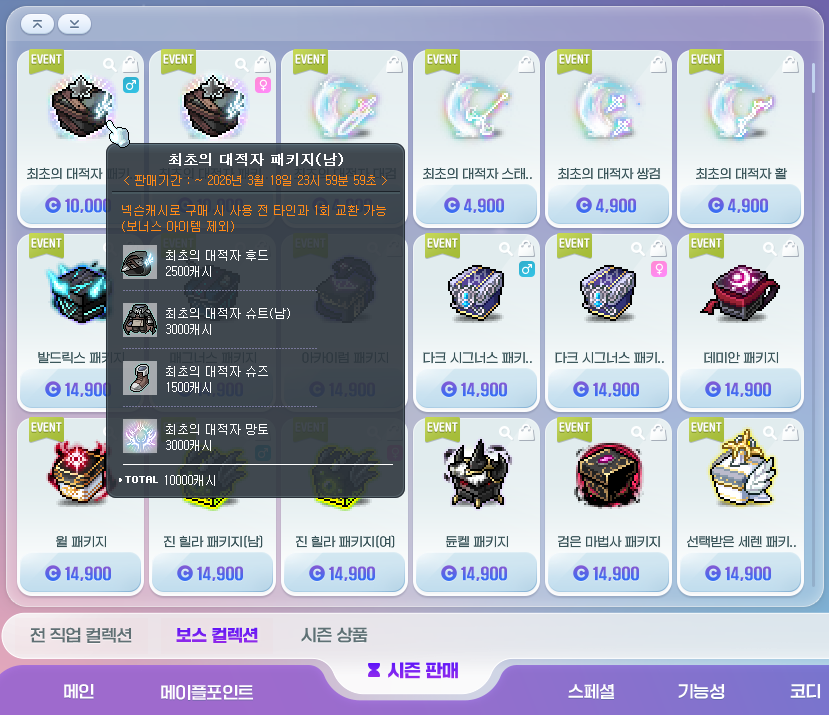The width and height of the screenshot is (829, 715).
Task: Open the 시즌 상품 tab
Action: click(334, 635)
